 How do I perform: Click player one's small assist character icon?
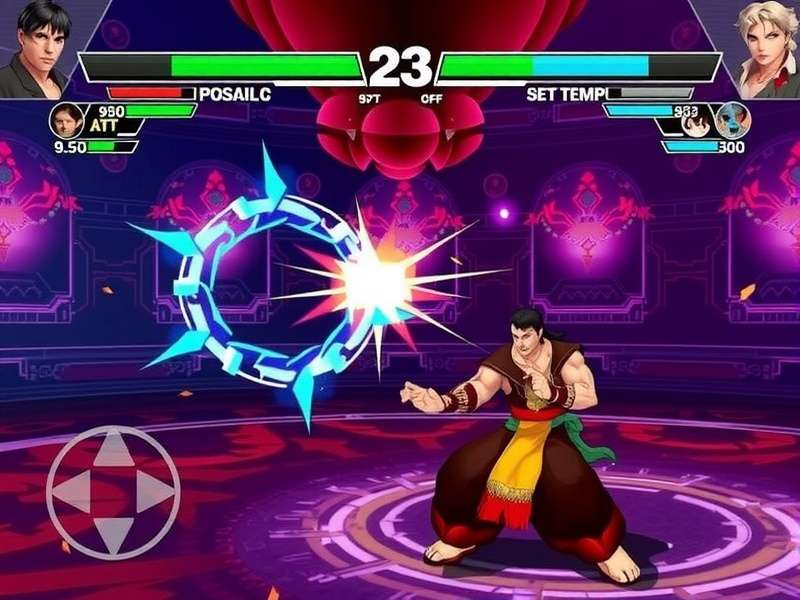click(x=66, y=120)
